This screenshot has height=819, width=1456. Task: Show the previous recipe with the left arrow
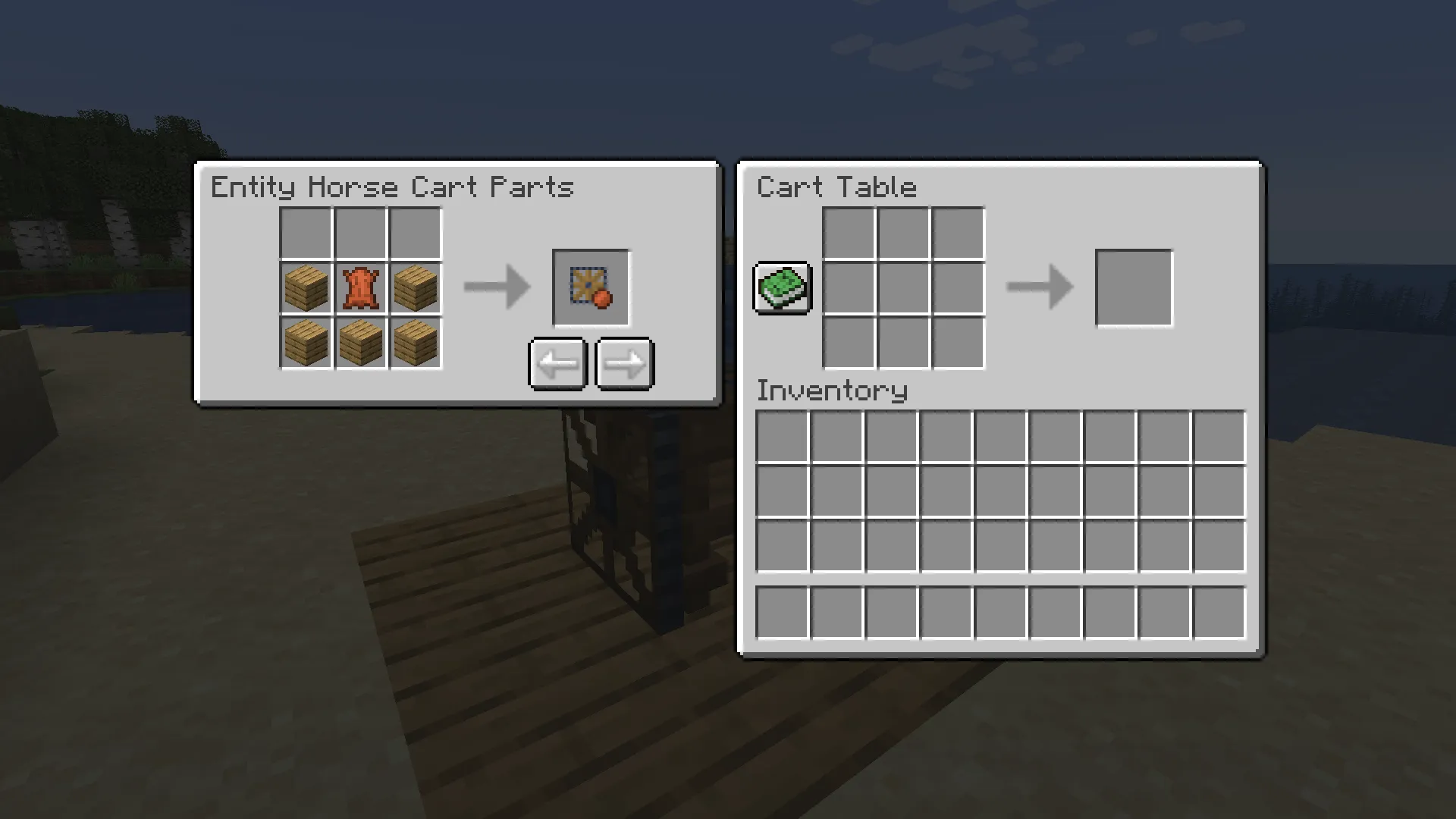pos(557,362)
